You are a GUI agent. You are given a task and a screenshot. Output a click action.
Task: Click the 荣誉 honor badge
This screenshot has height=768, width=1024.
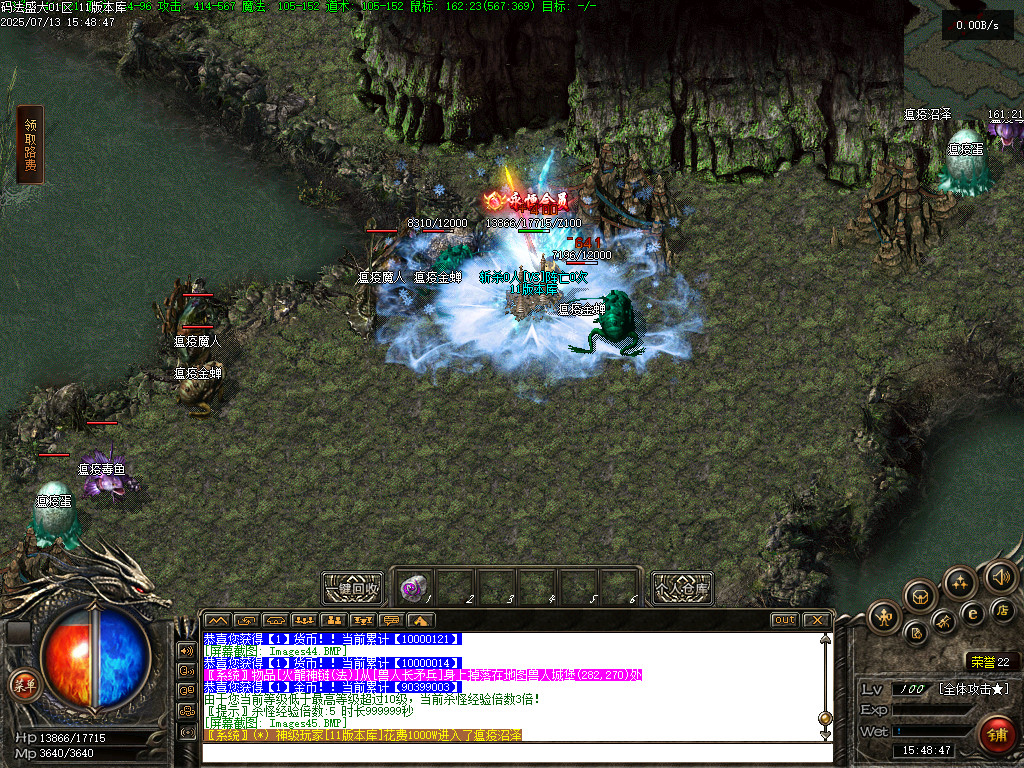pos(991,661)
